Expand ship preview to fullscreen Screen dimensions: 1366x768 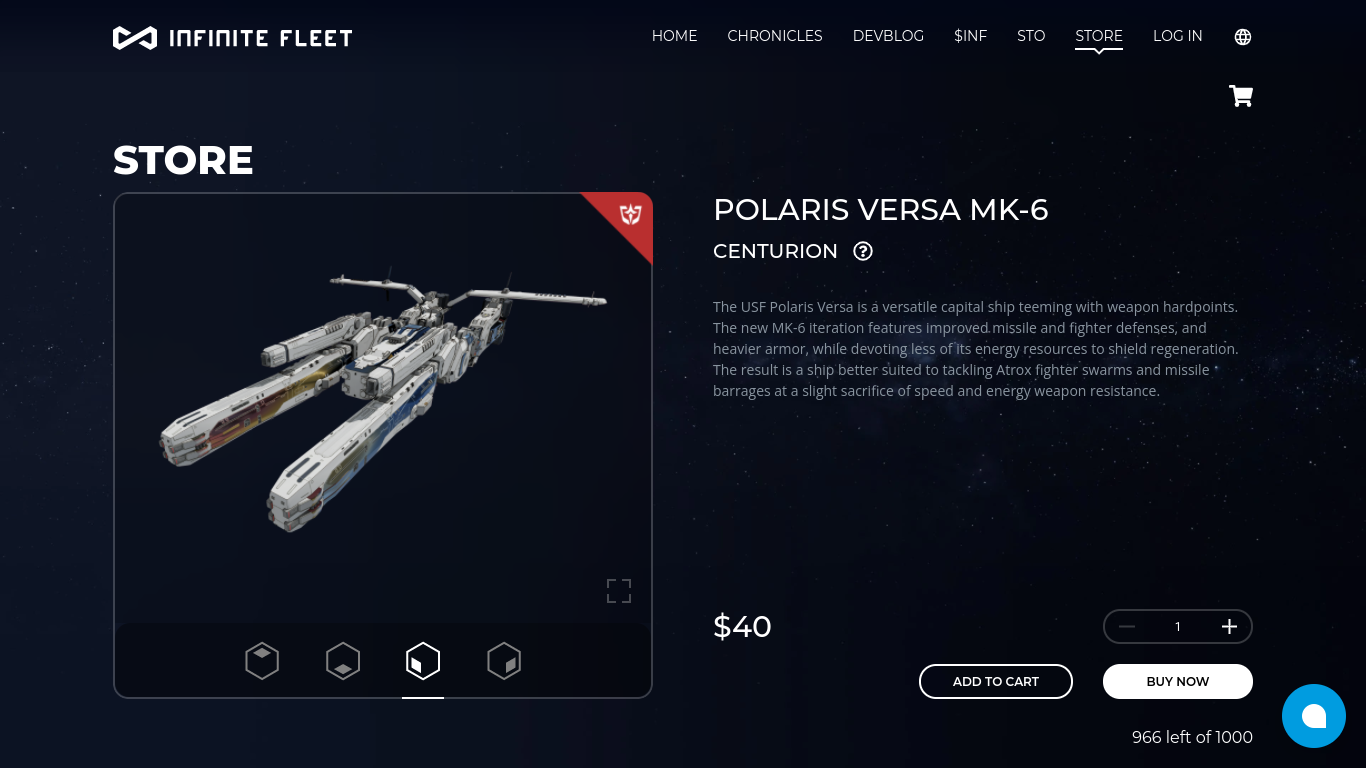tap(619, 591)
